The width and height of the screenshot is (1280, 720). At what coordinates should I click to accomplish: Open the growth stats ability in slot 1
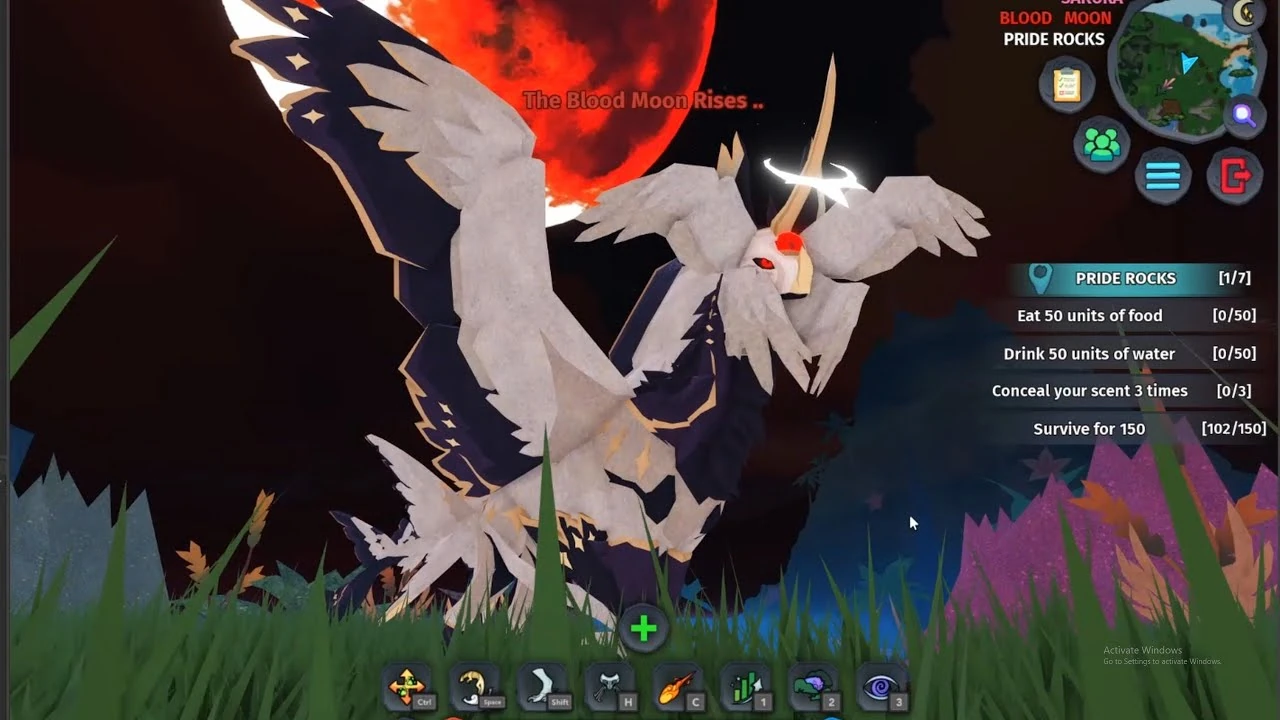[x=745, y=686]
